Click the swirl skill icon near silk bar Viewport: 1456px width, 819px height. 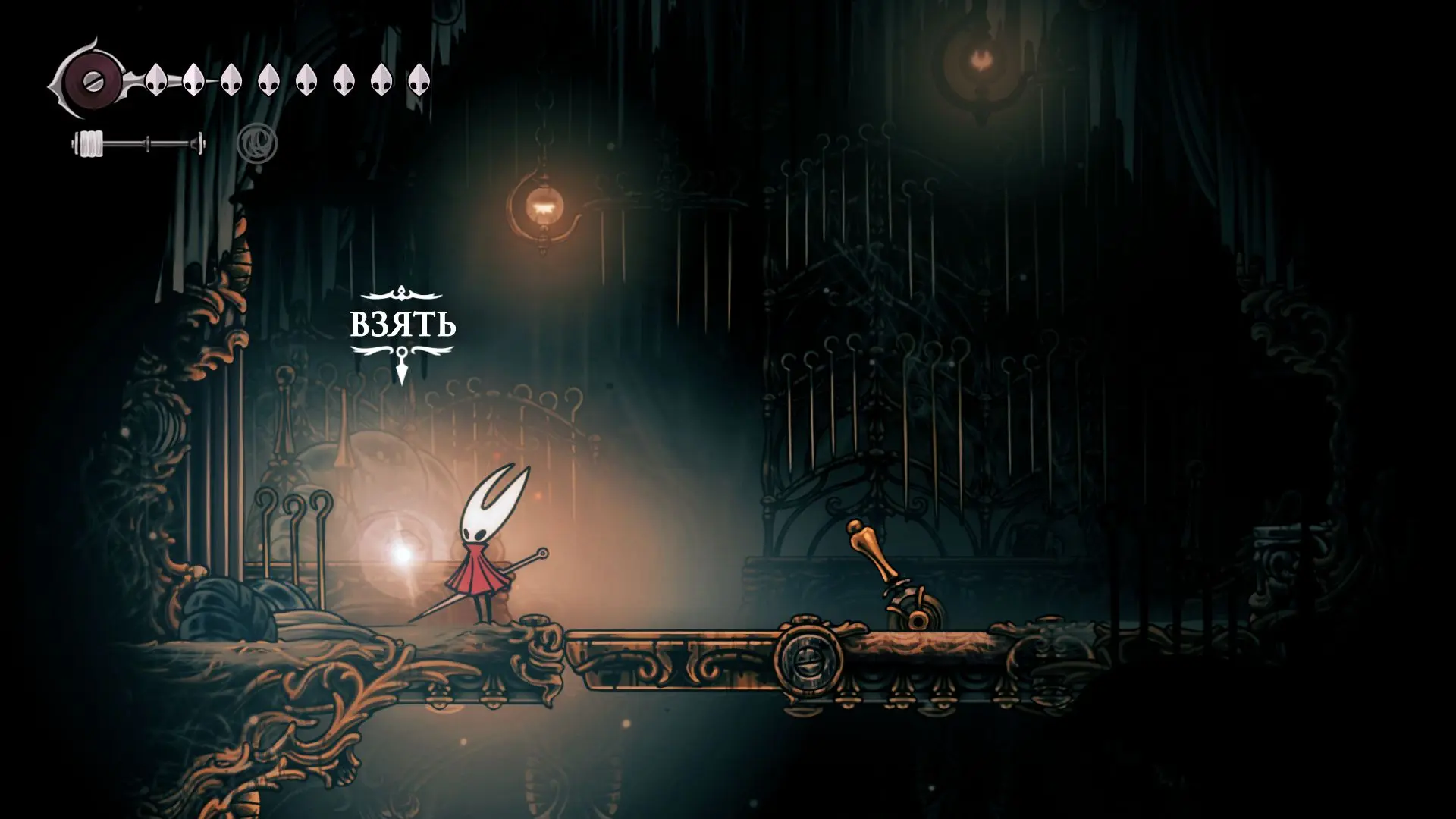pos(257,143)
